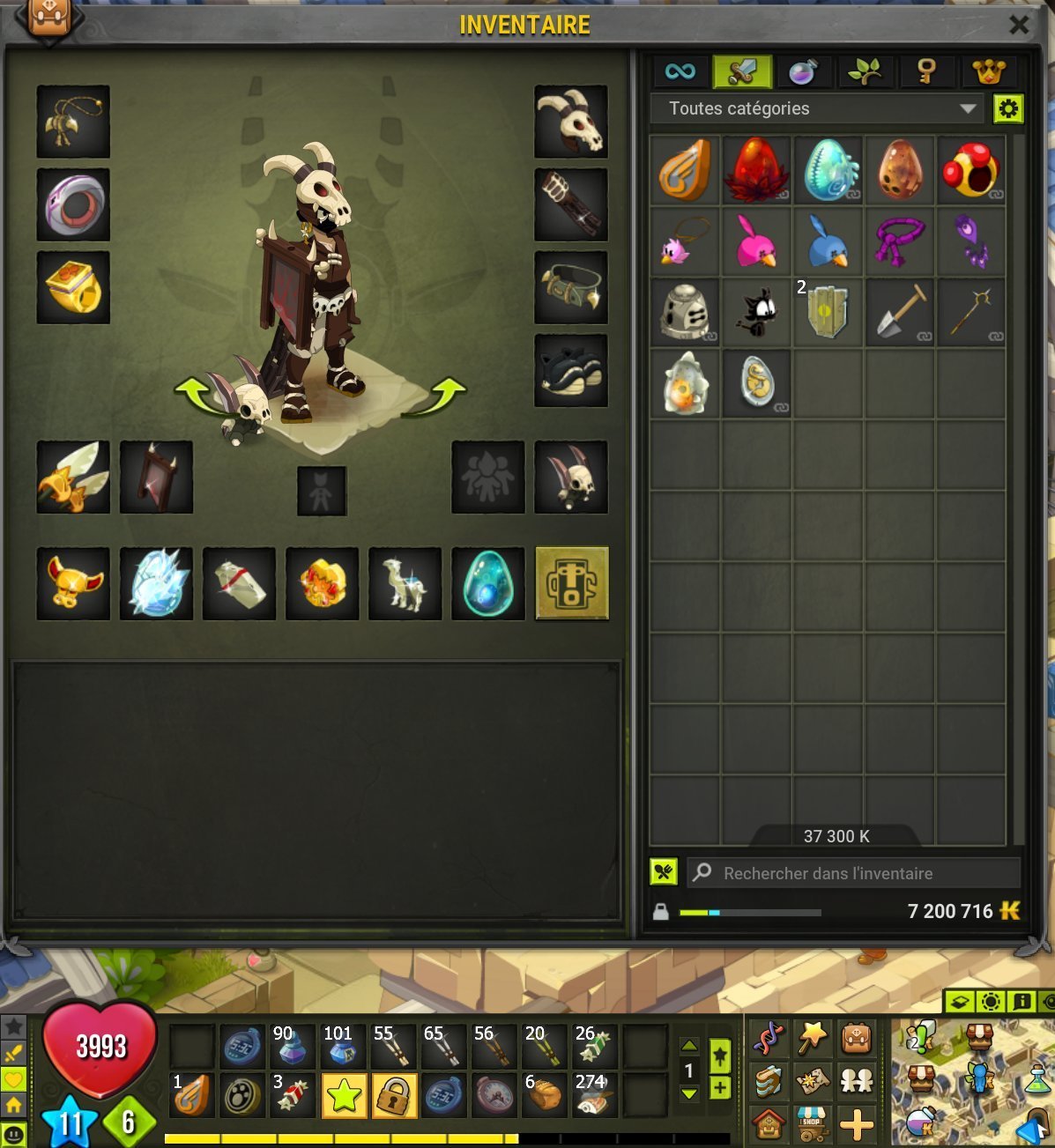Switch to the equipment sword tab

pyautogui.click(x=741, y=71)
